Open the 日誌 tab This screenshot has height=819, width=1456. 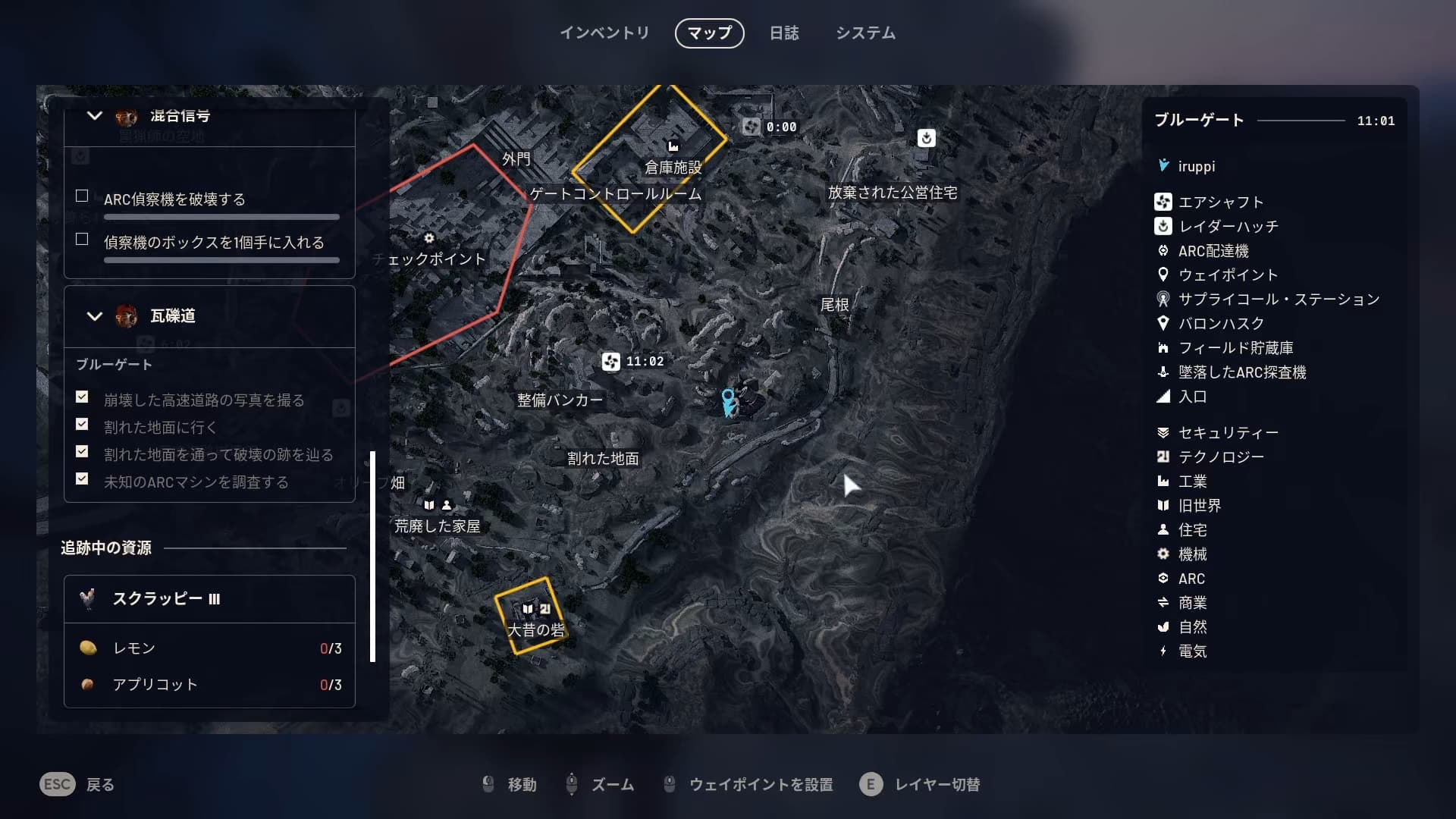tap(784, 33)
